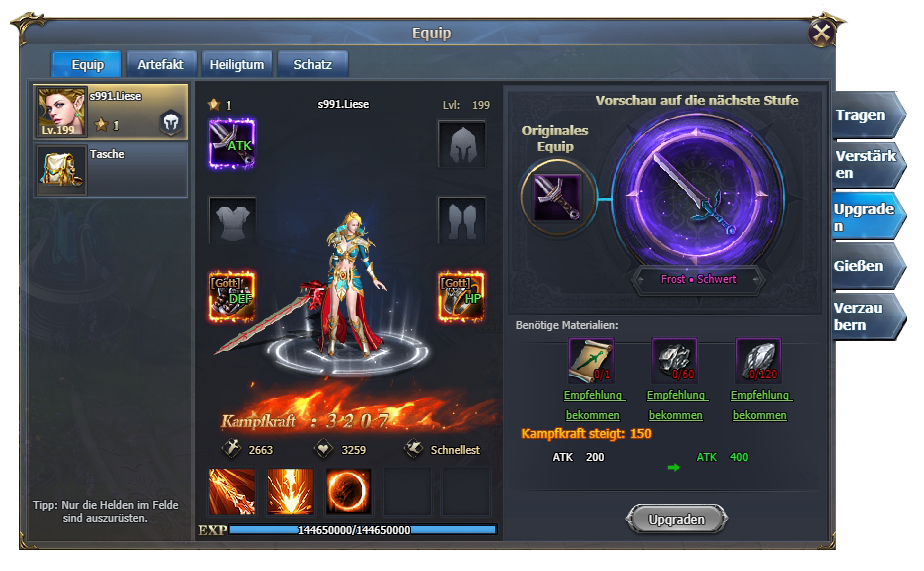Open the Tasche bag entry
Screen dimensions: 924x571
coord(111,170)
